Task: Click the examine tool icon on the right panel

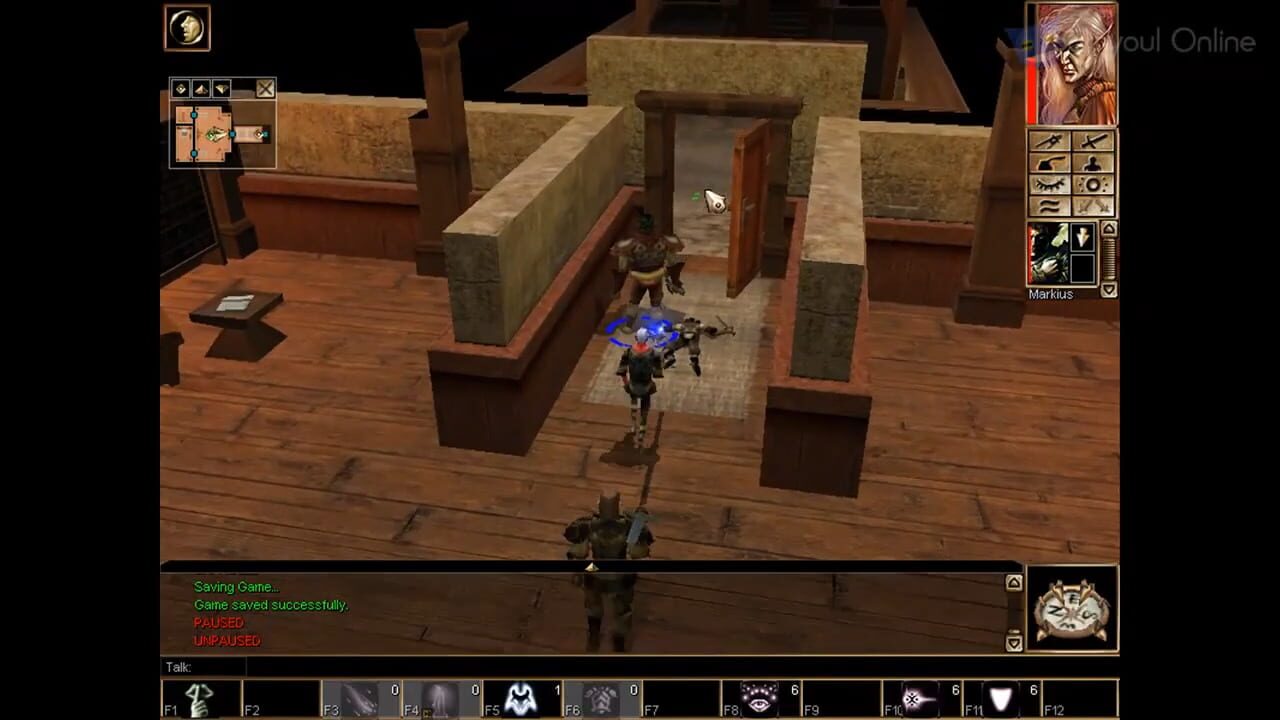Action: [1051, 142]
